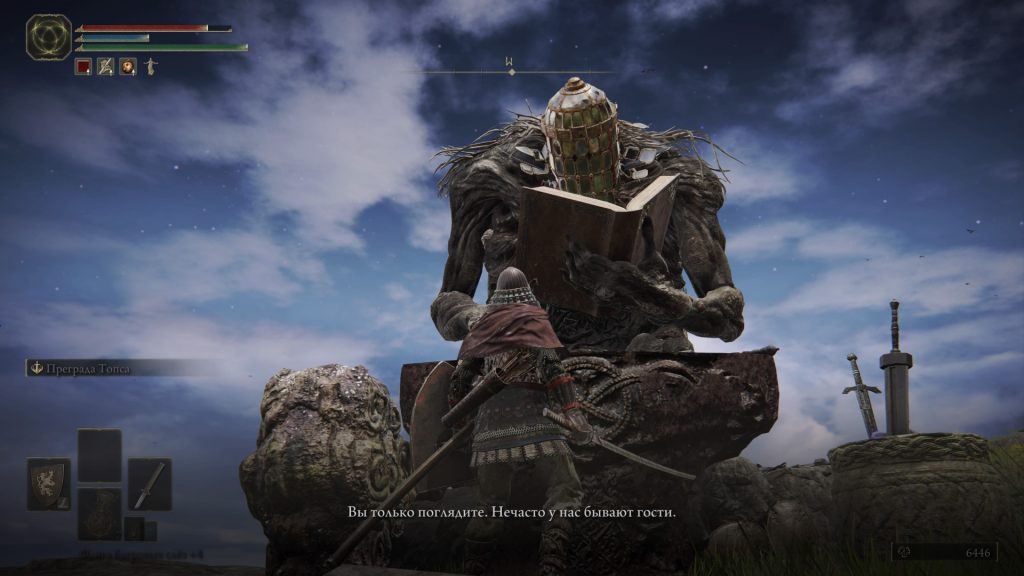Inspect the crossed-out sword status icon

105,67
